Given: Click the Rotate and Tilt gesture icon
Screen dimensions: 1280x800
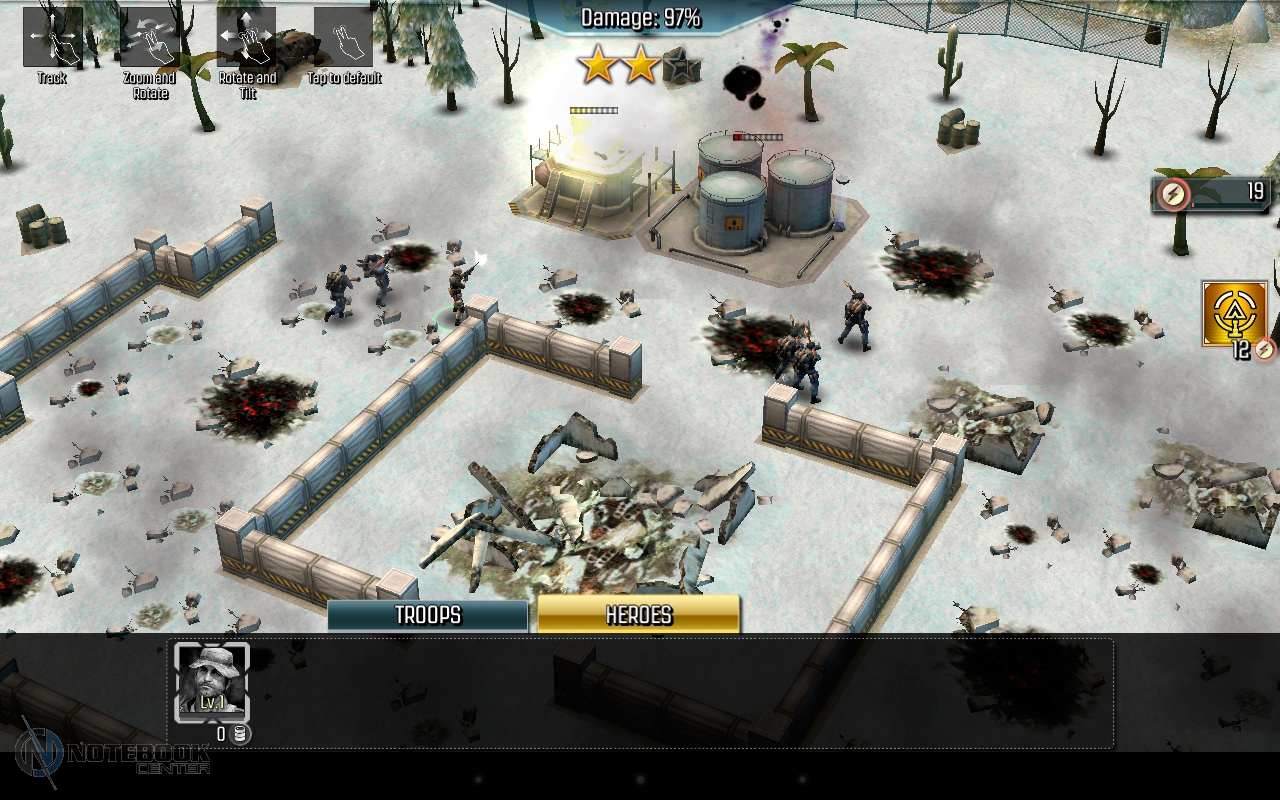Looking at the screenshot, I should 246,38.
